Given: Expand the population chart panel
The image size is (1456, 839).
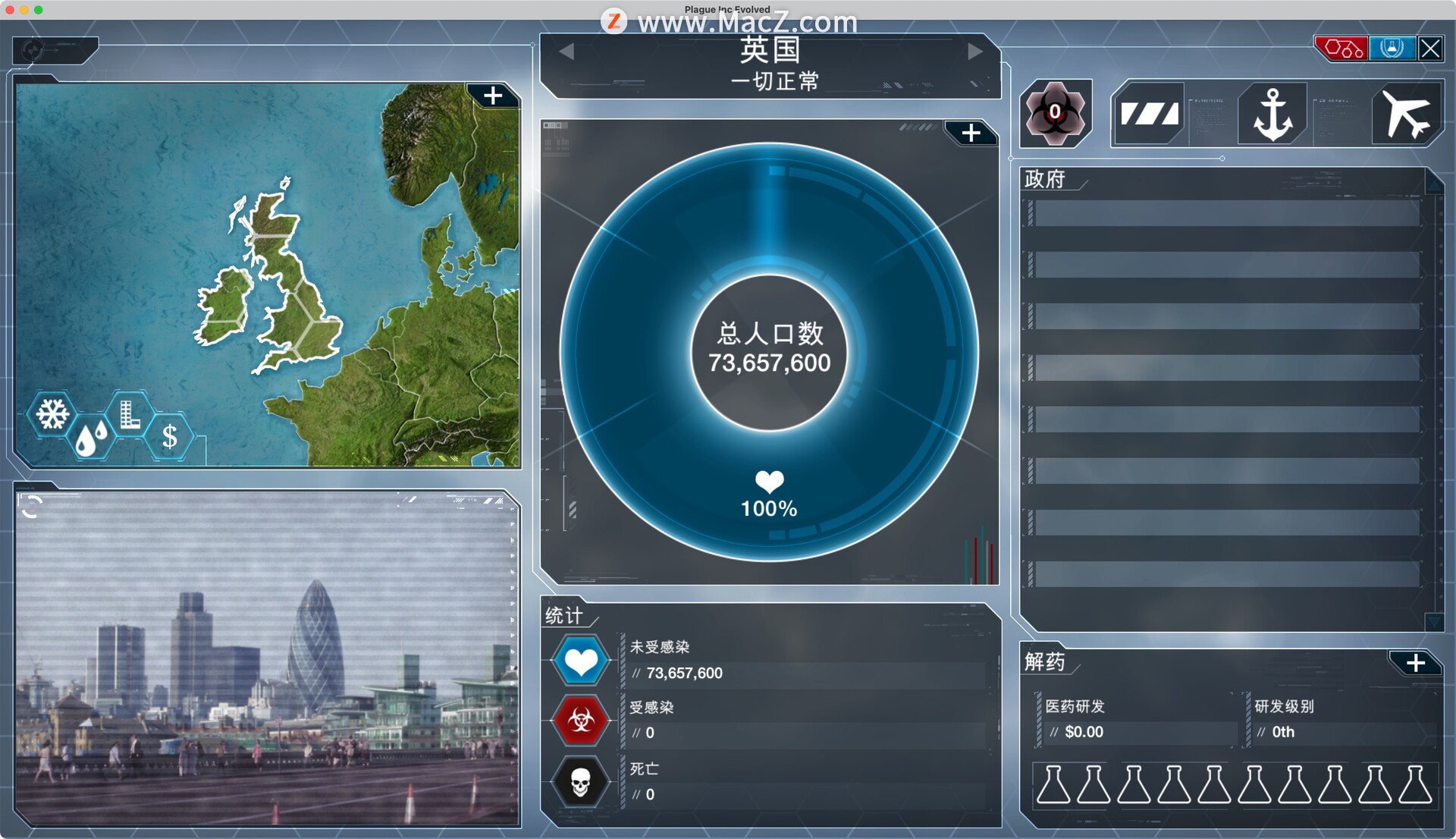Looking at the screenshot, I should tap(971, 134).
